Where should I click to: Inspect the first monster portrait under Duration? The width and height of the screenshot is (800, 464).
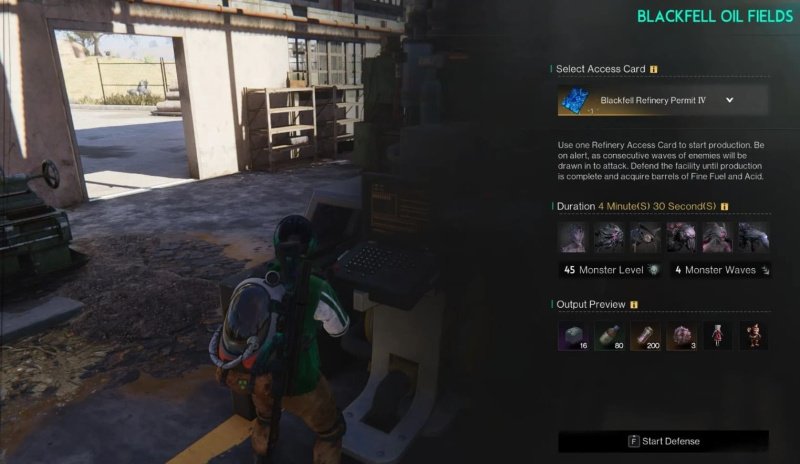pos(573,237)
